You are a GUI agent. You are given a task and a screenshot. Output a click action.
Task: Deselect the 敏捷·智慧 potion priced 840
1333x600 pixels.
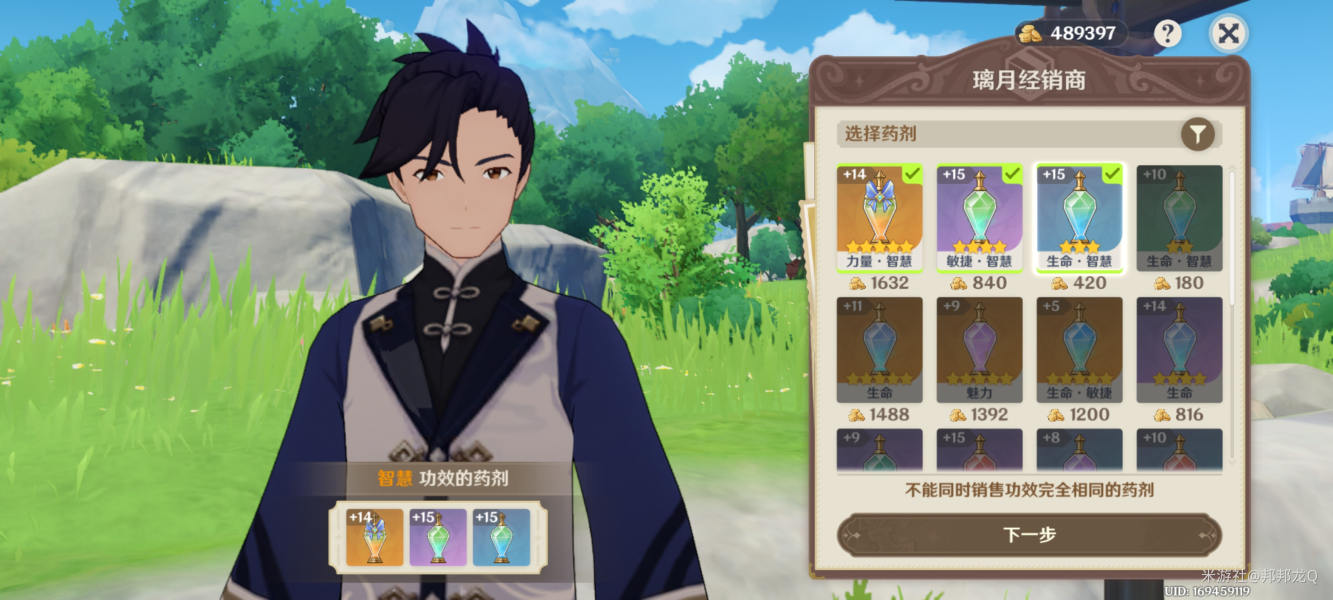(x=980, y=217)
